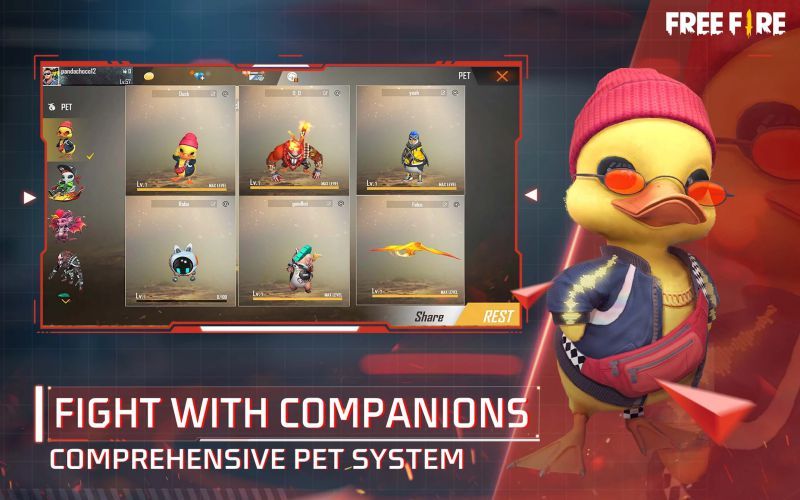
Task: Select the duck icon in the pet sidebar
Action: [66, 141]
